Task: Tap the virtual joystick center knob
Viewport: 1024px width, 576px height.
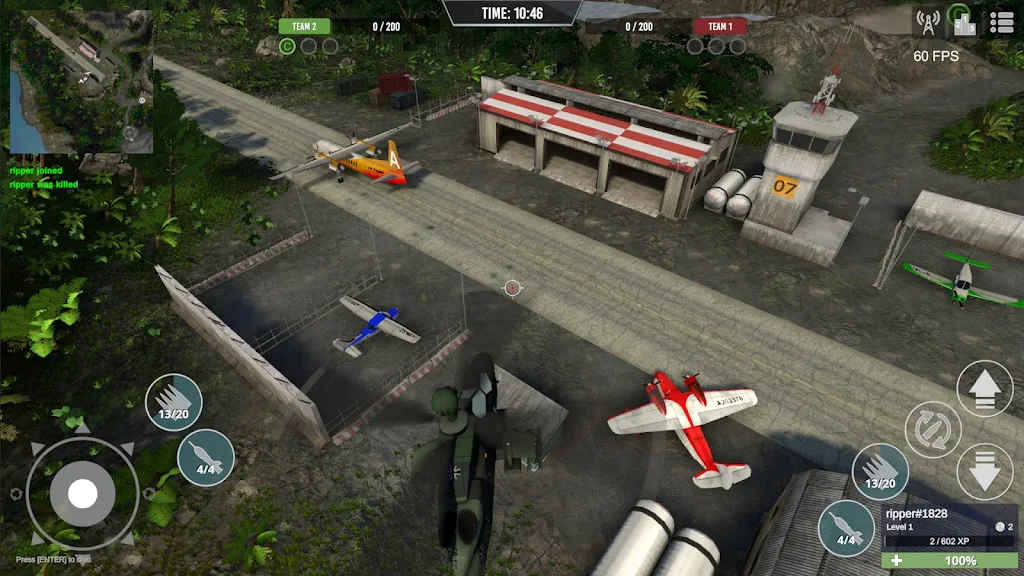Action: 82,493
